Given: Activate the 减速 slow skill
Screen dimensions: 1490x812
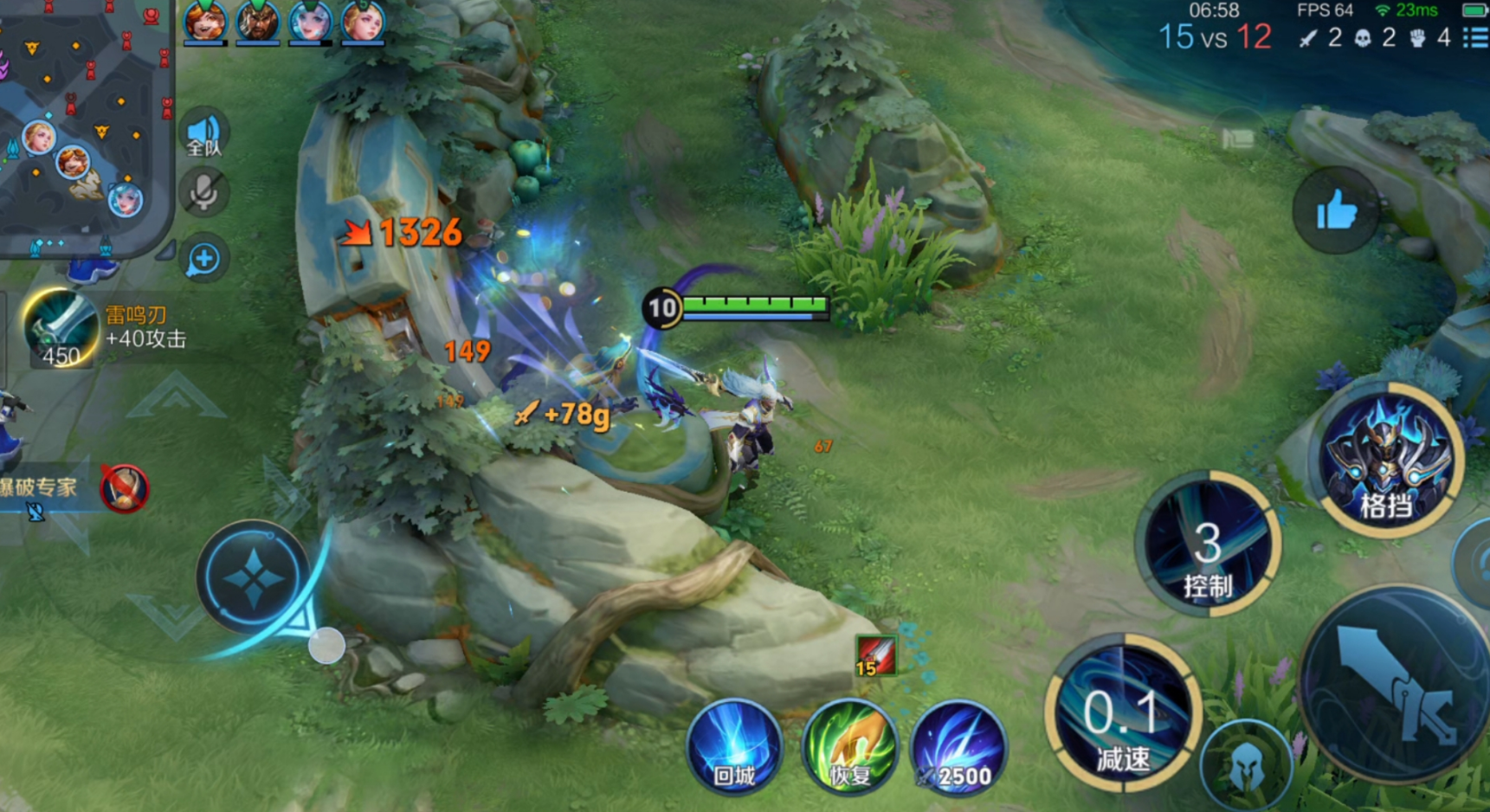Looking at the screenshot, I should 1123,715.
